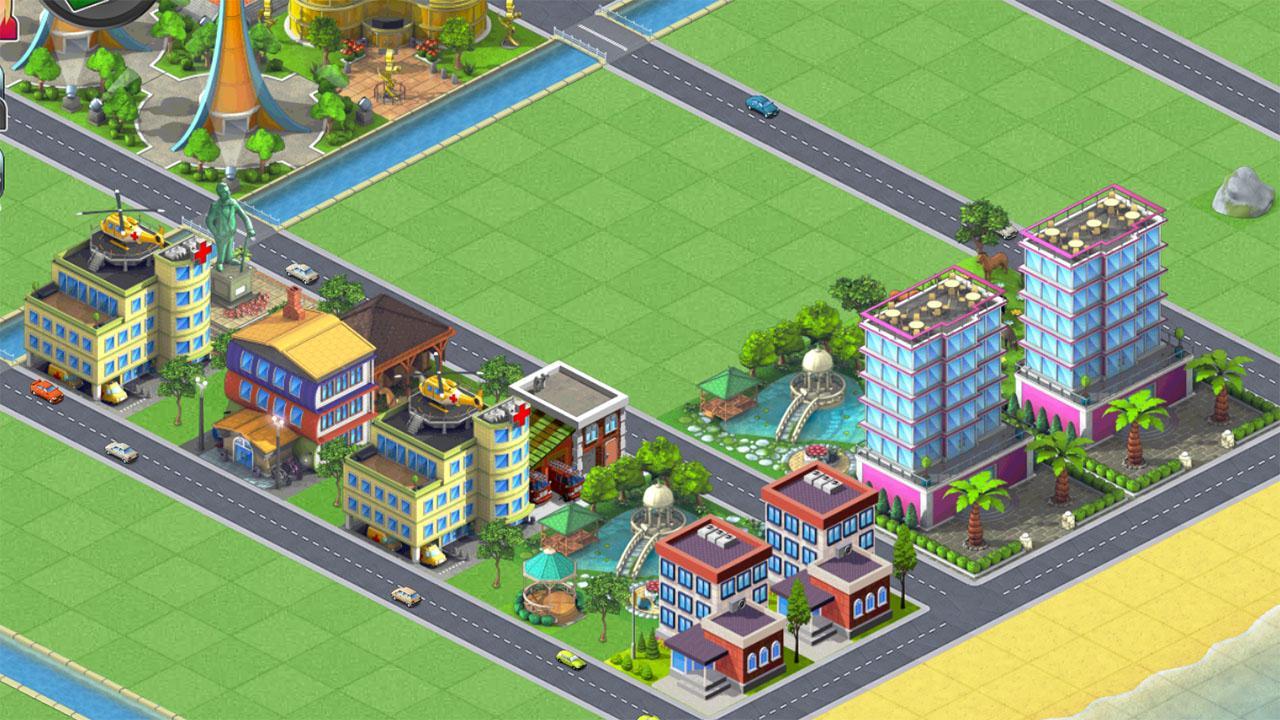This screenshot has width=1280, height=720.
Task: Select the blonde character portrait in red
Action: click(x=7, y=22)
